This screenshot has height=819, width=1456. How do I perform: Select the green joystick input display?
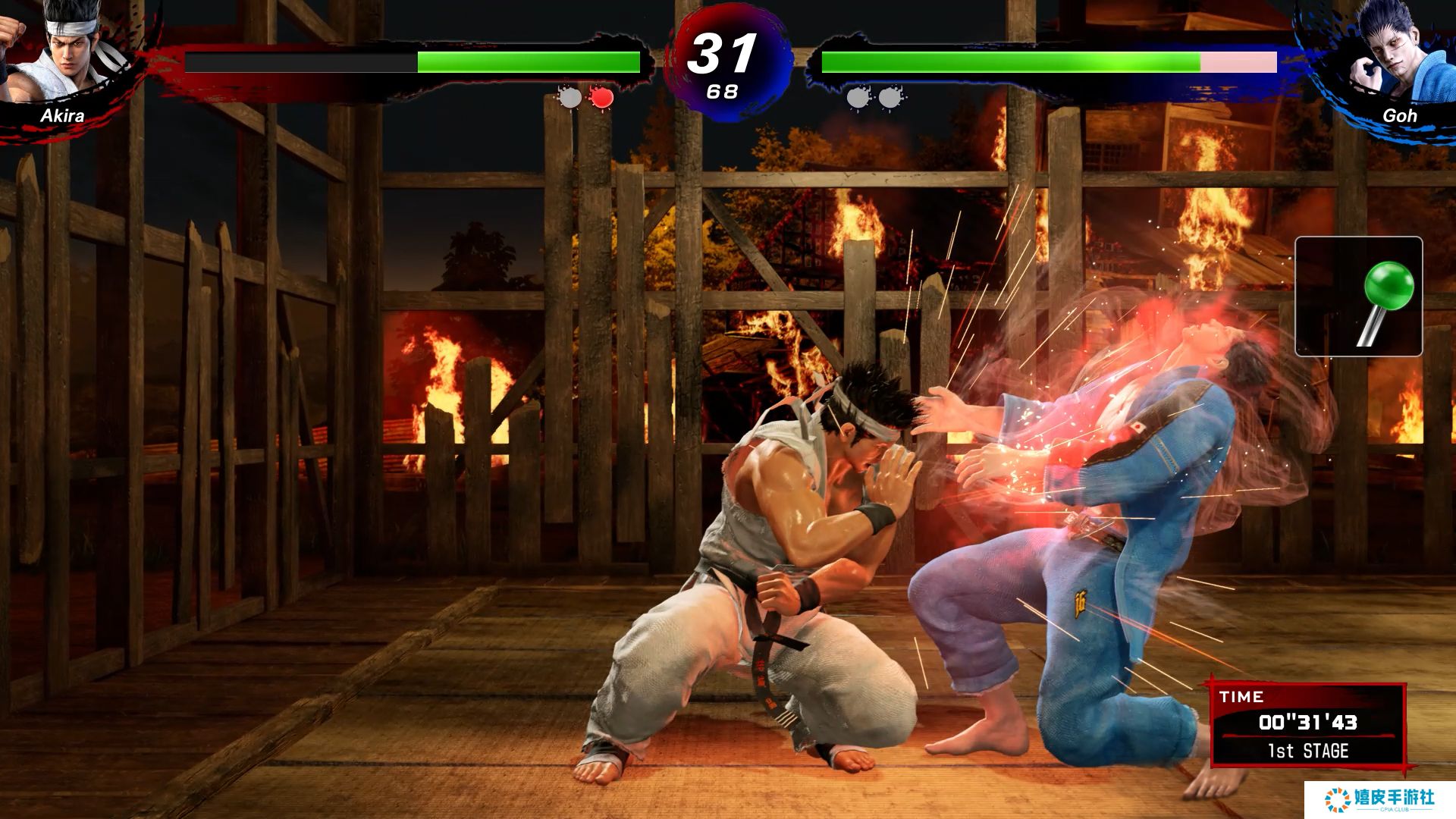1358,297
